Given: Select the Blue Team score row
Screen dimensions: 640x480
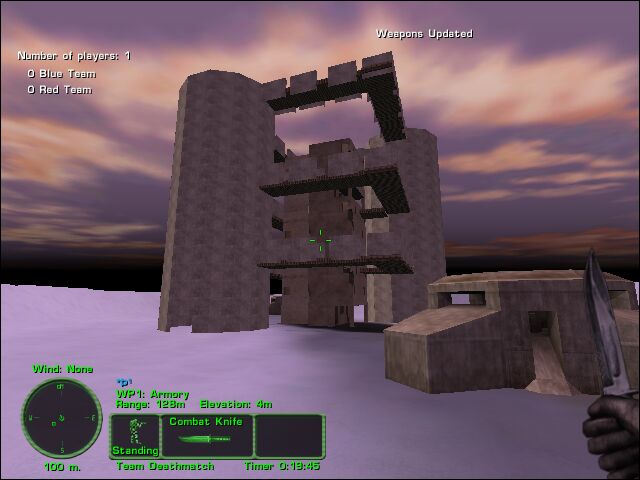Looking at the screenshot, I should pyautogui.click(x=60, y=73).
